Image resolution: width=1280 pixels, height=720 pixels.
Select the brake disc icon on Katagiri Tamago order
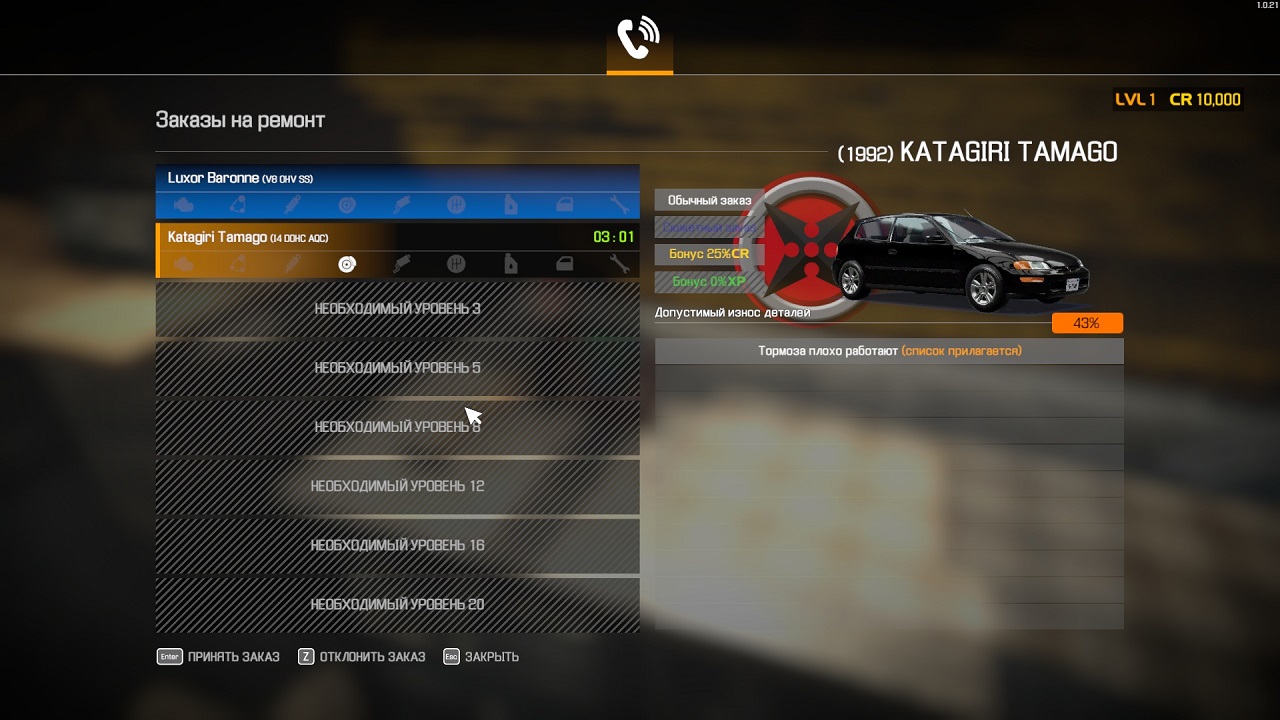(347, 264)
